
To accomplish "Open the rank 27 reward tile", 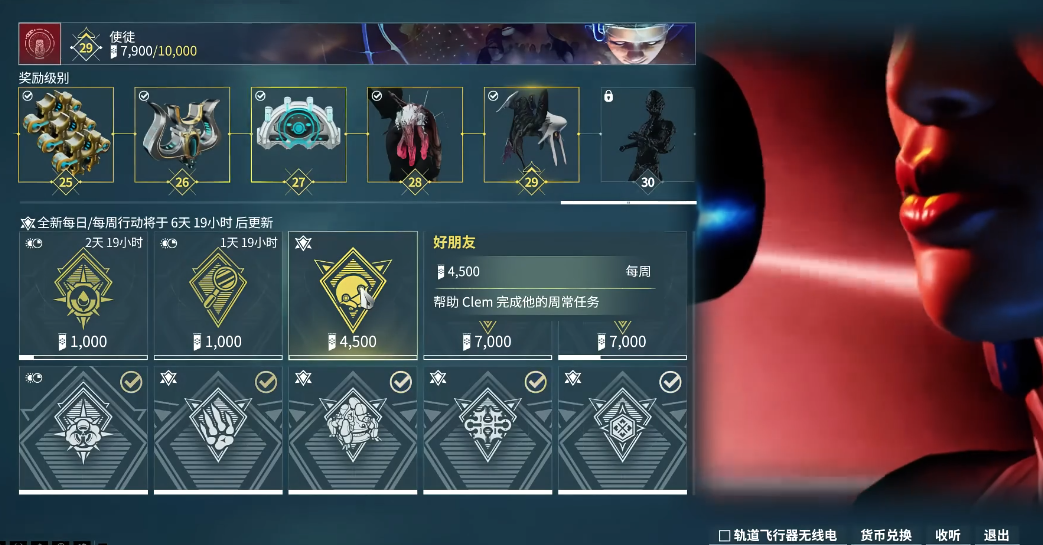I will [x=298, y=134].
